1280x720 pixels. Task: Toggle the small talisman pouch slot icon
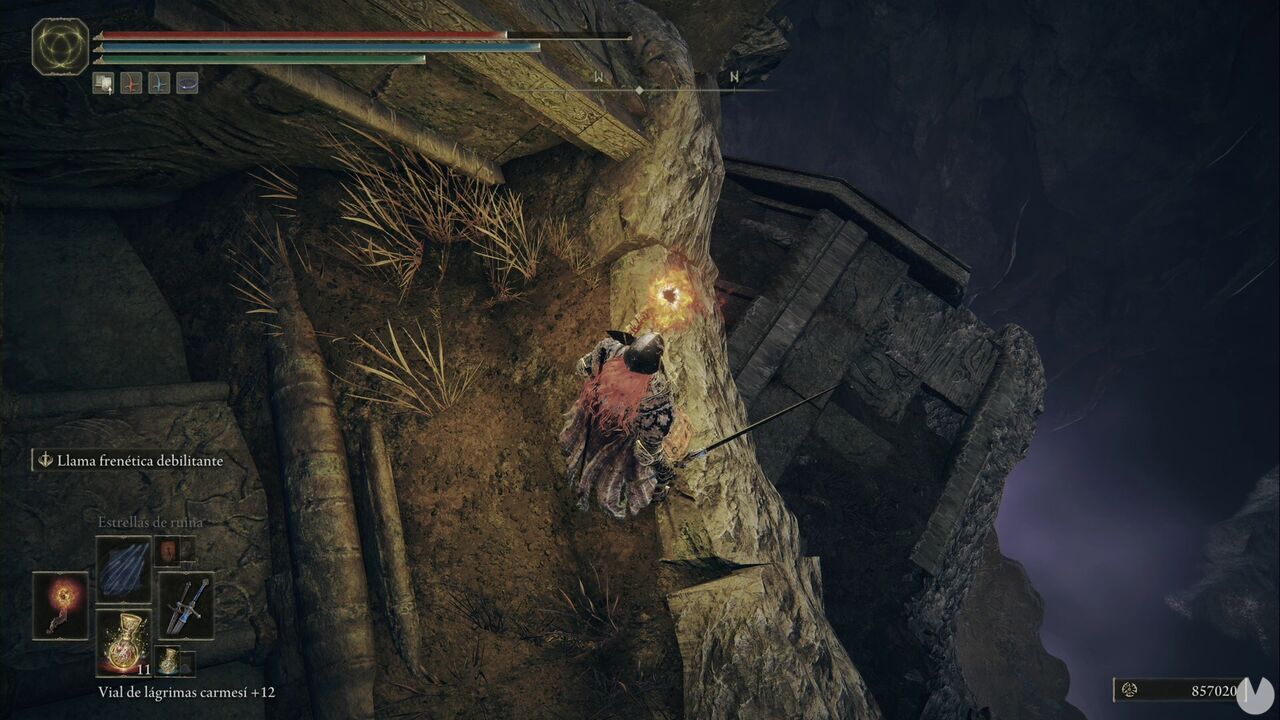(x=167, y=551)
